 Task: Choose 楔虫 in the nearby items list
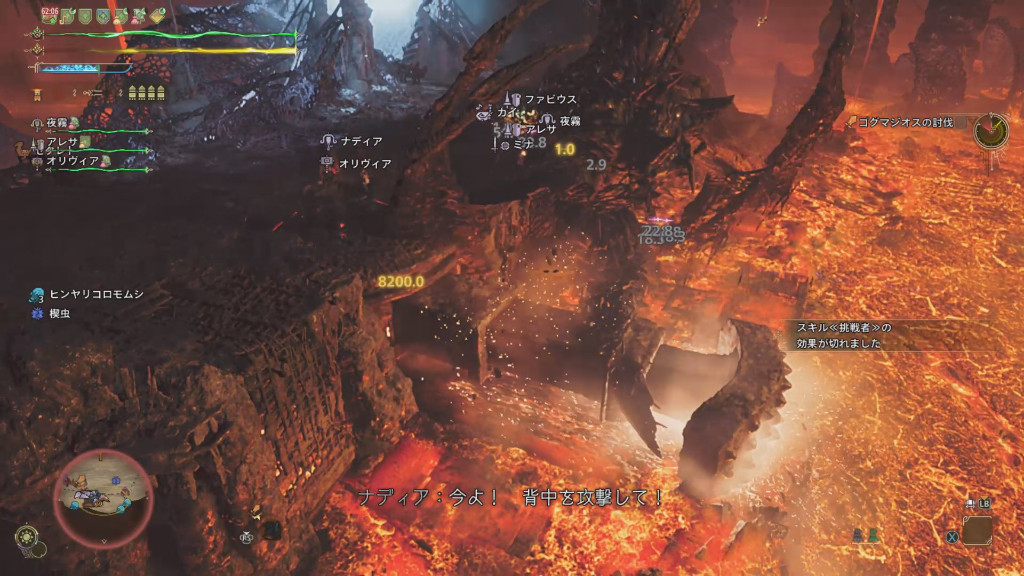61,313
